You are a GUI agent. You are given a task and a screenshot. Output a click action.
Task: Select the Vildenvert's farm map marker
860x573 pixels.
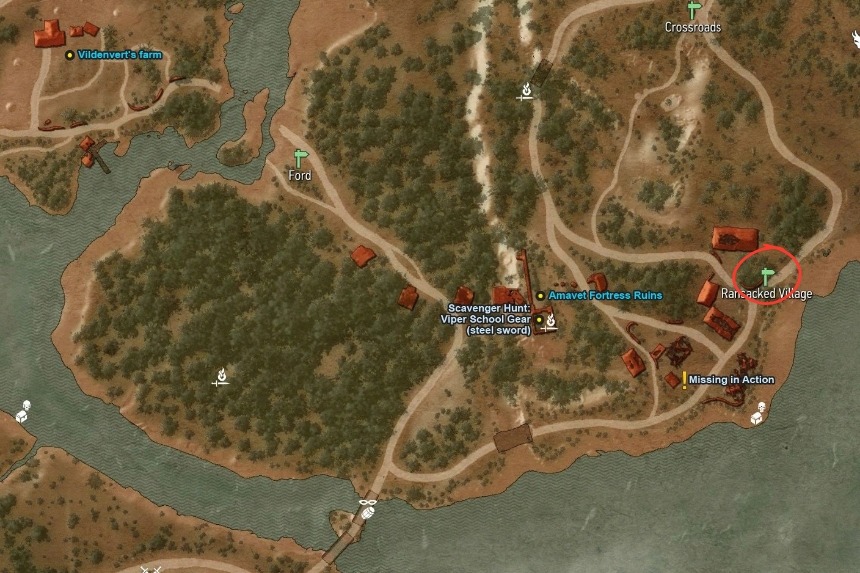(x=69, y=55)
